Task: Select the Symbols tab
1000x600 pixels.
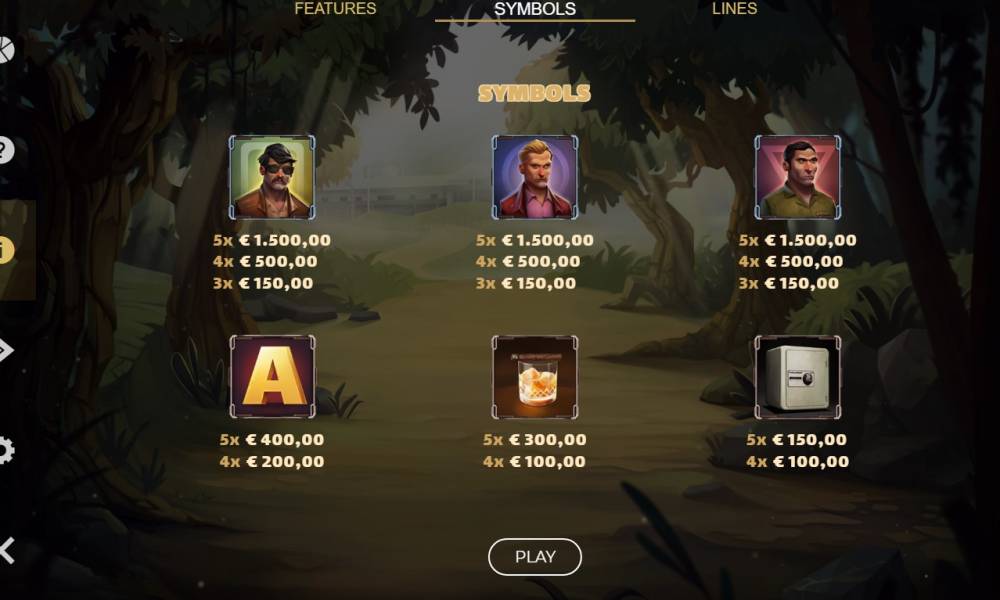Action: [535, 9]
